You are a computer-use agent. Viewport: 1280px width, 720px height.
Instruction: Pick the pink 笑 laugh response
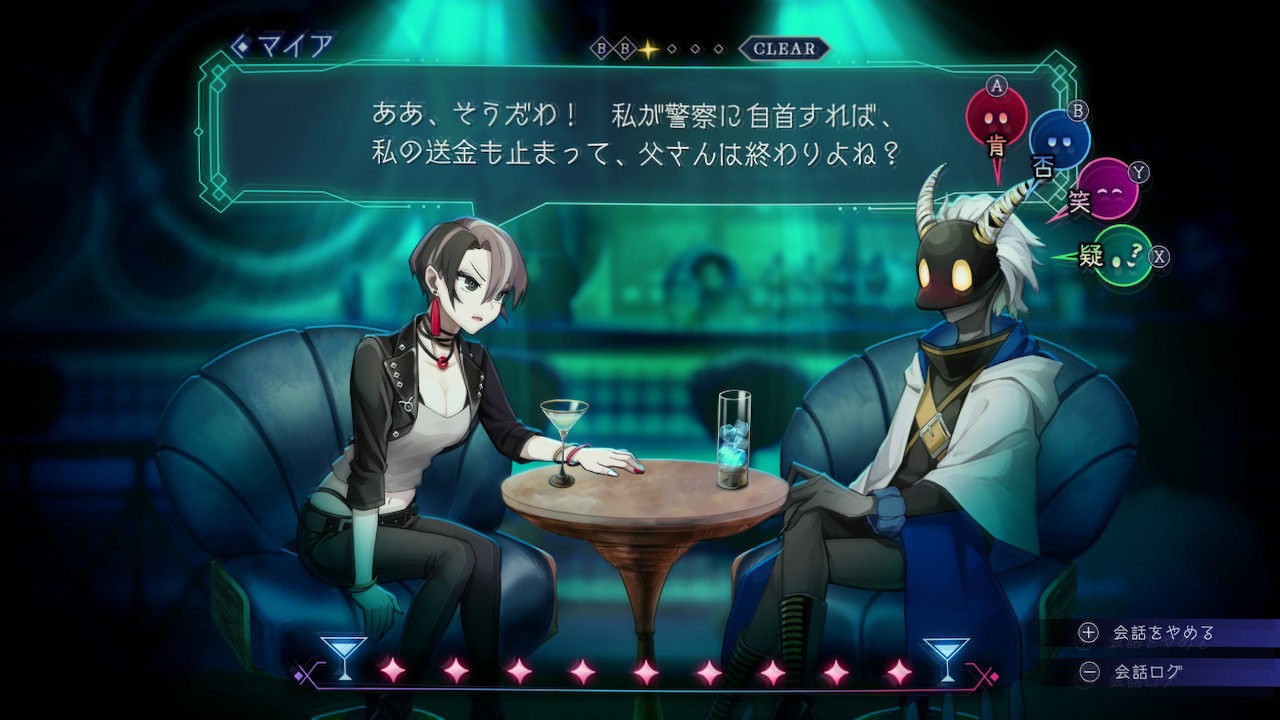[x=1106, y=189]
